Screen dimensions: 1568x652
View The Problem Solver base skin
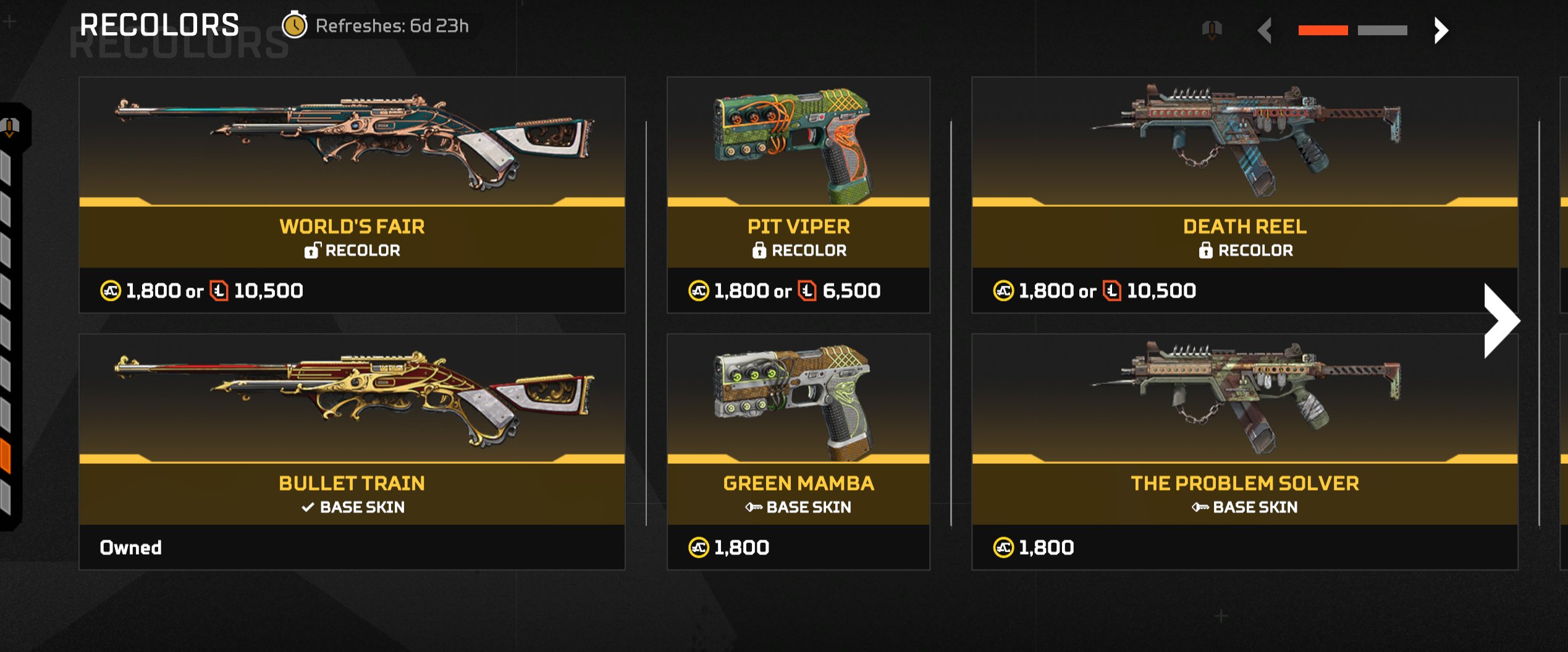[1244, 451]
